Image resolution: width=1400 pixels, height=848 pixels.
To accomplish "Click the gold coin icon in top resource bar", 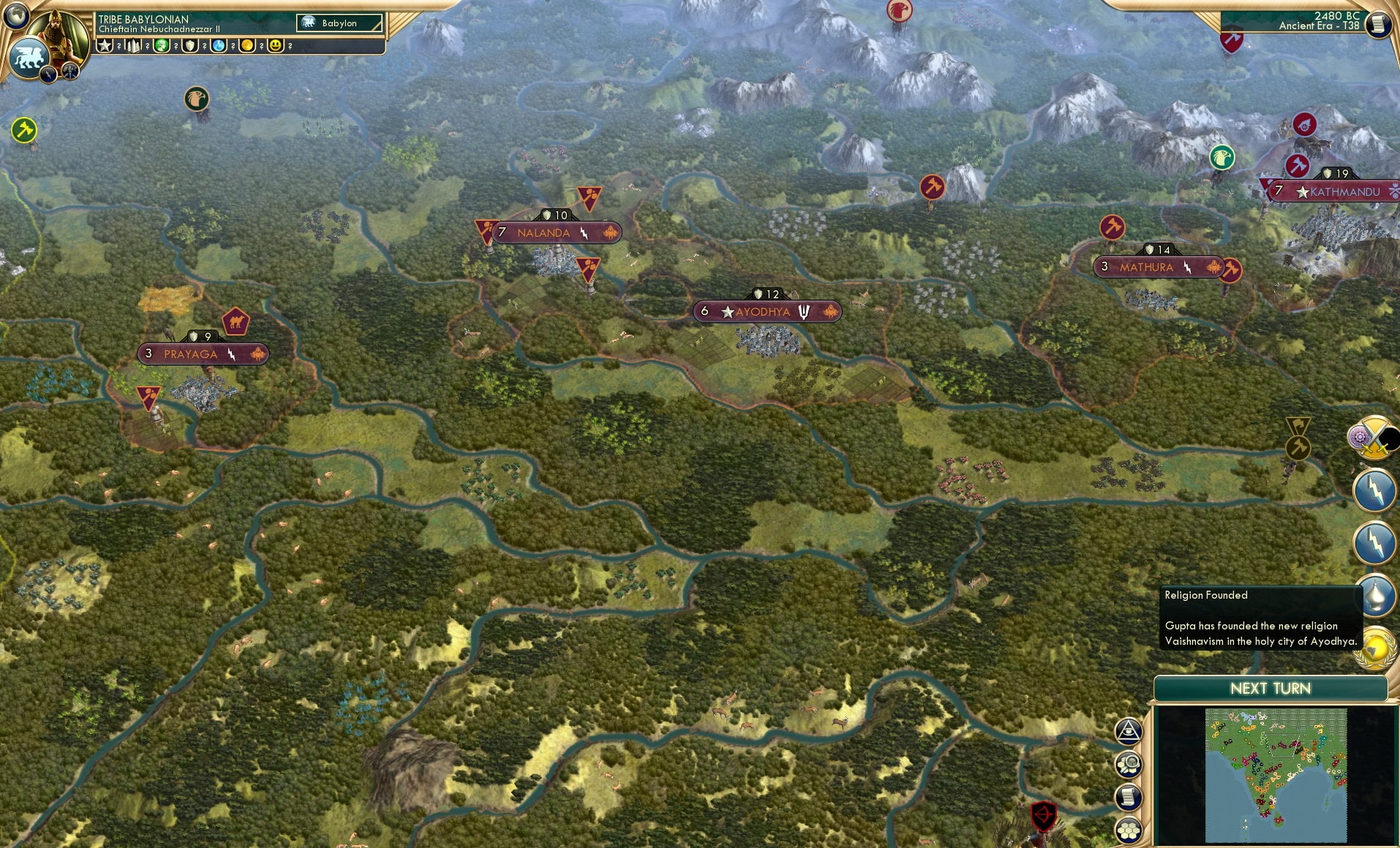I will 246,46.
